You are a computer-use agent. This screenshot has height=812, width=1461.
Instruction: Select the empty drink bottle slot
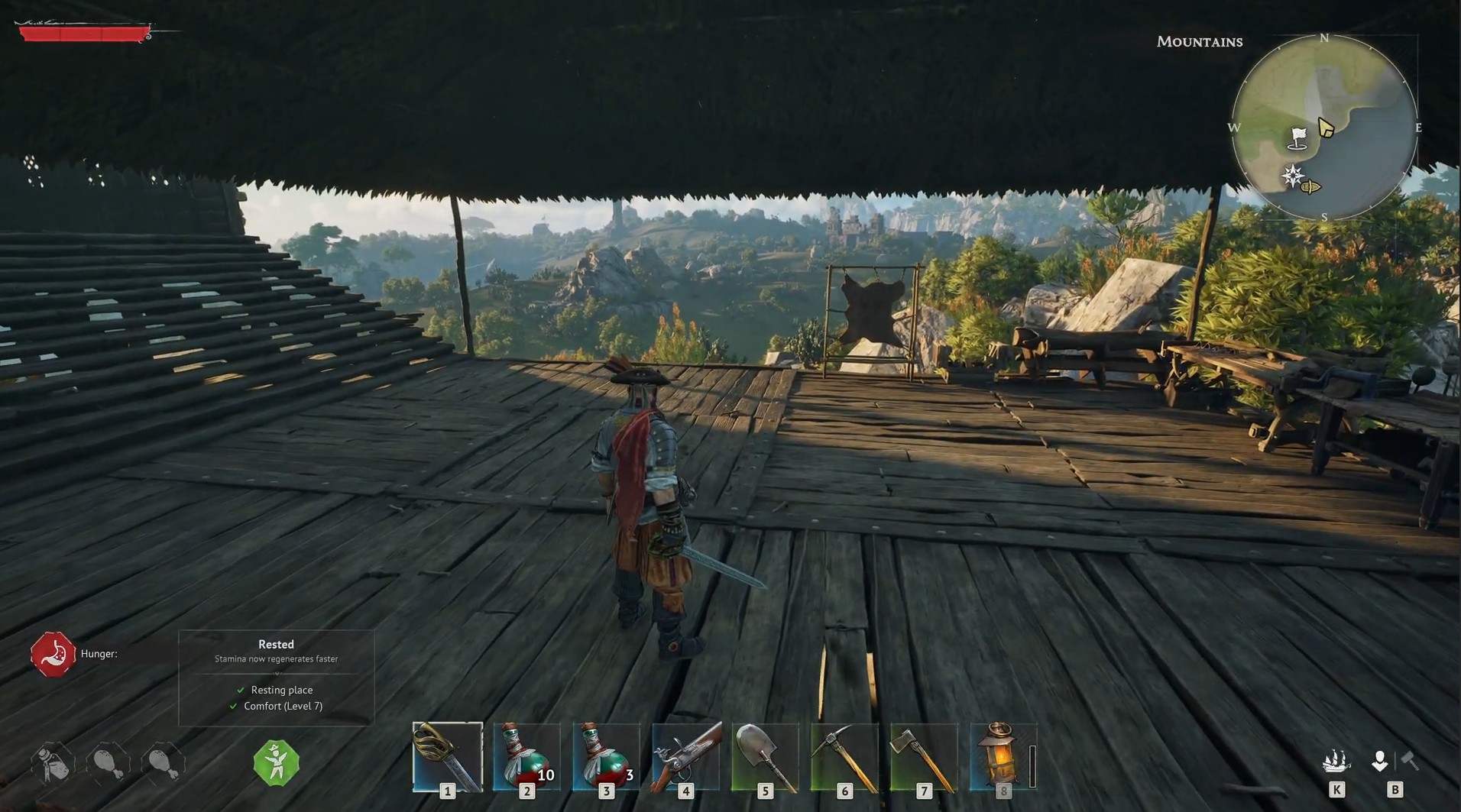[53, 762]
